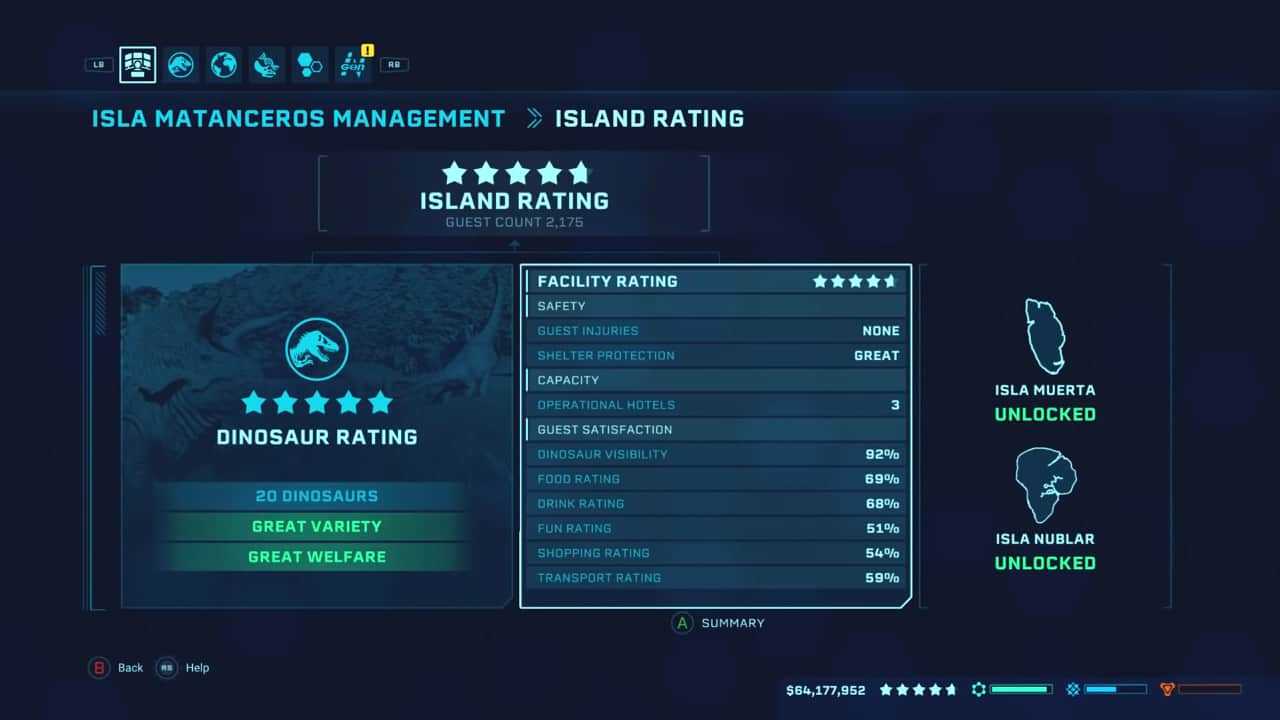The width and height of the screenshot is (1280, 720).
Task: Open the hand-and-DNA tab
Action: (267, 65)
